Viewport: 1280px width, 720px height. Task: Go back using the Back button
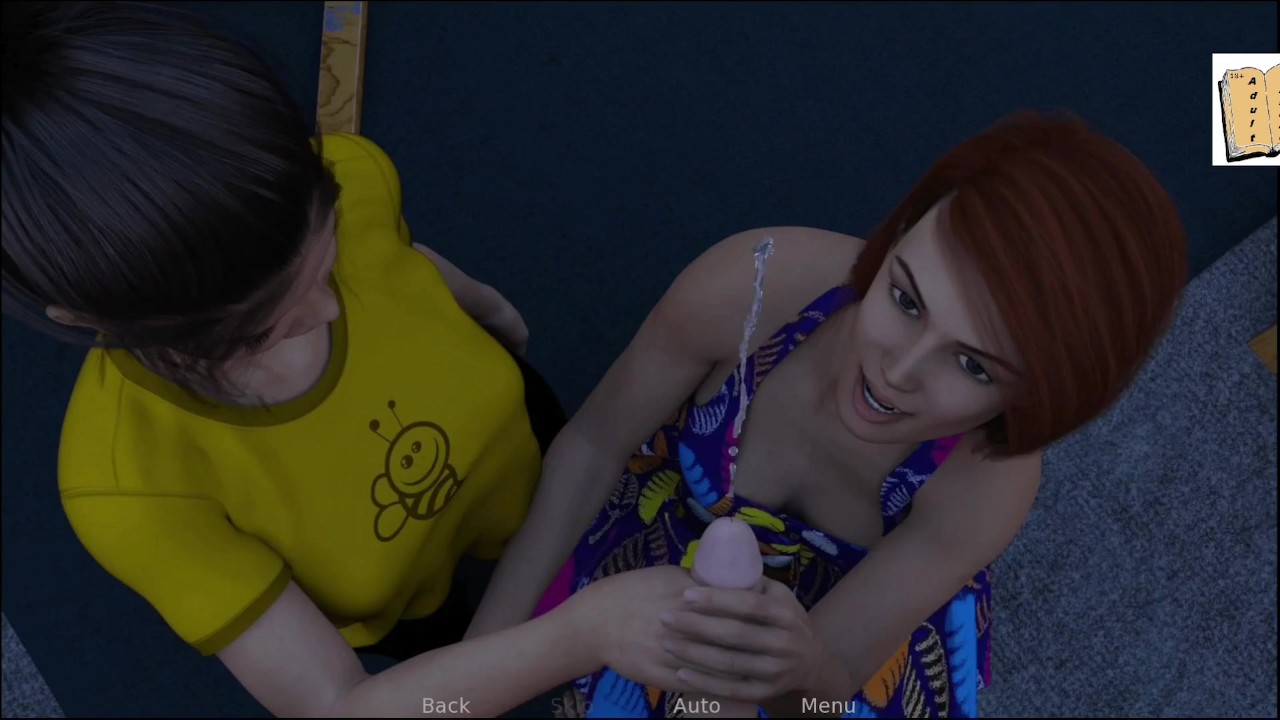(x=445, y=706)
